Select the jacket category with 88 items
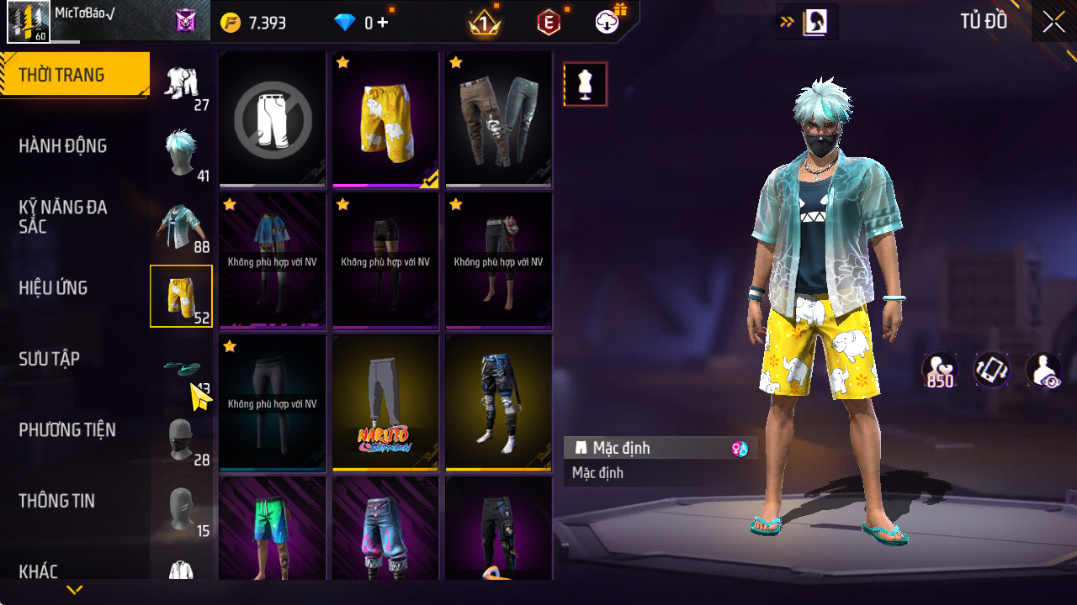The width and height of the screenshot is (1077, 605). coord(182,226)
